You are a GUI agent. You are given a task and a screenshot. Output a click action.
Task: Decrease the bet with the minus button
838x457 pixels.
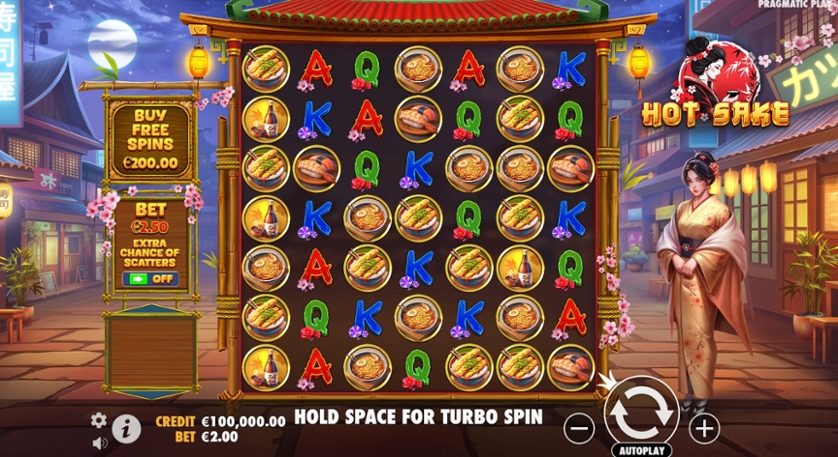click(x=579, y=429)
